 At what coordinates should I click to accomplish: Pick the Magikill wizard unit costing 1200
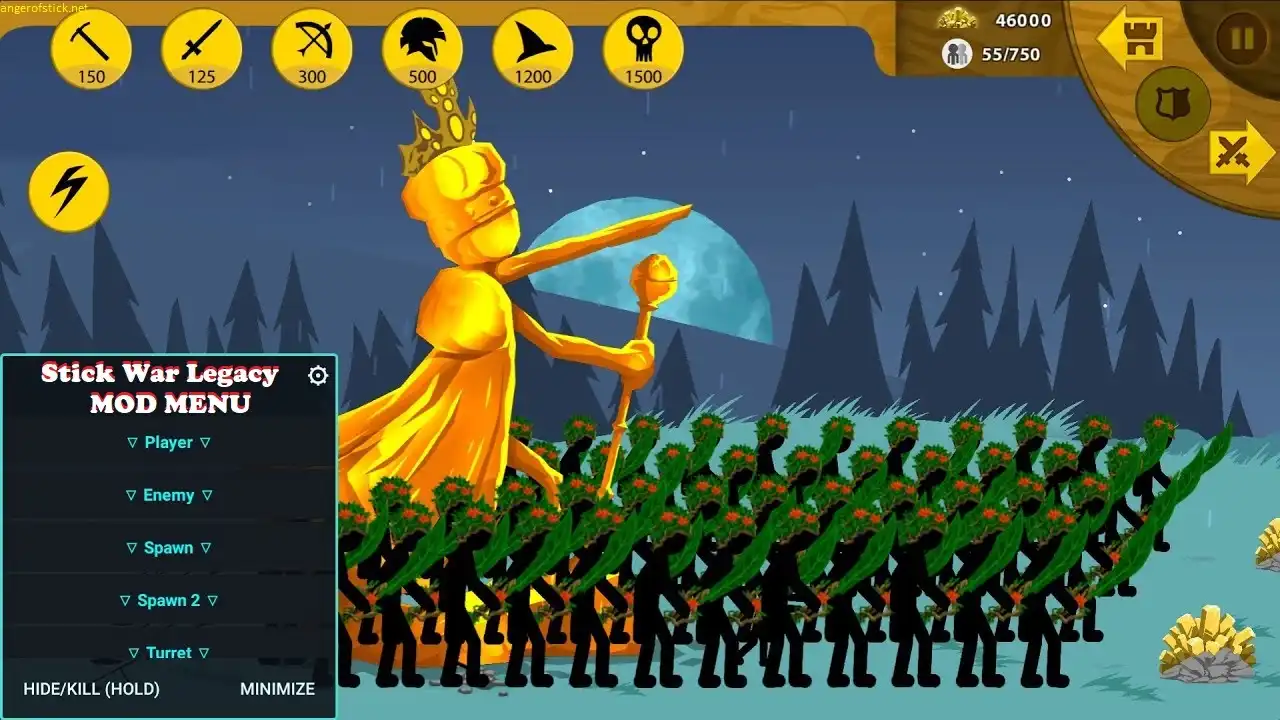click(x=532, y=47)
